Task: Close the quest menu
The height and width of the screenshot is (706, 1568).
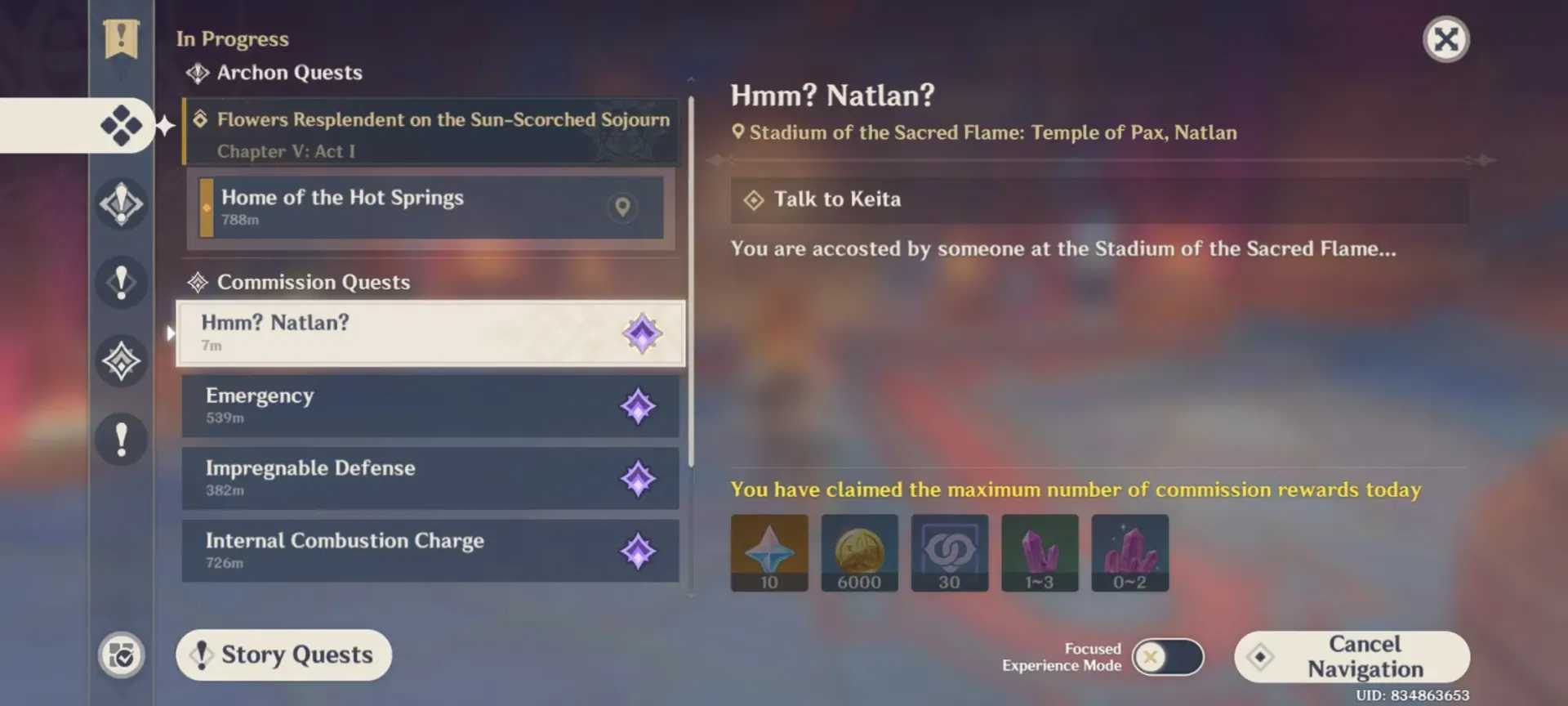Action: 1445,39
